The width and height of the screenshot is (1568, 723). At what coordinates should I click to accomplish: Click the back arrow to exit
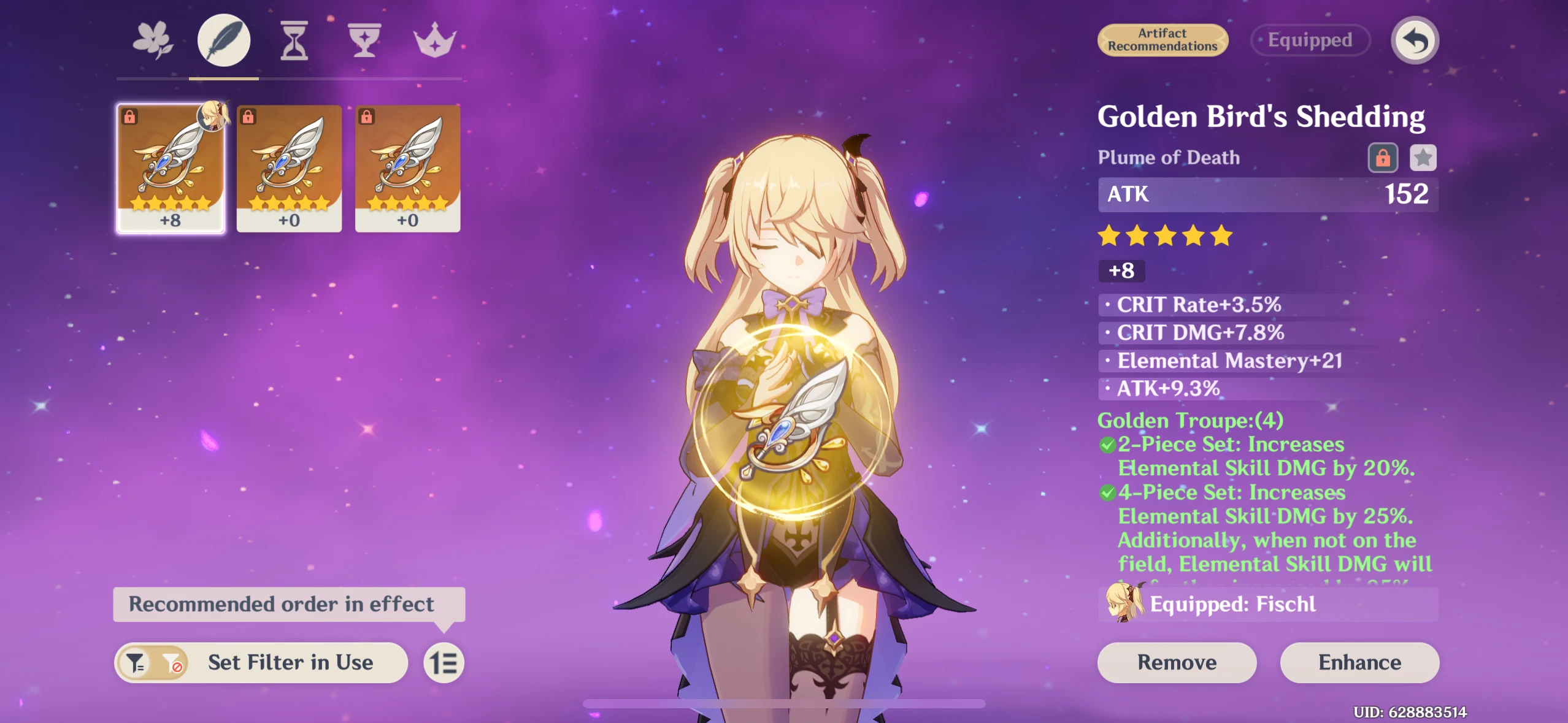point(1416,39)
